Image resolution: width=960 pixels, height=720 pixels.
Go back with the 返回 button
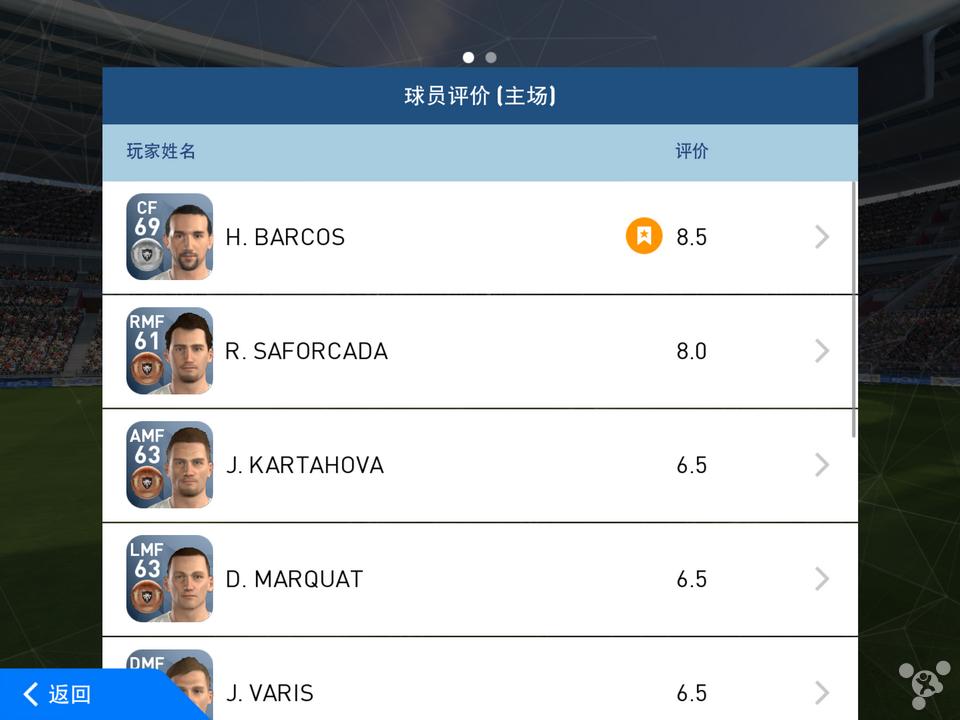60,694
